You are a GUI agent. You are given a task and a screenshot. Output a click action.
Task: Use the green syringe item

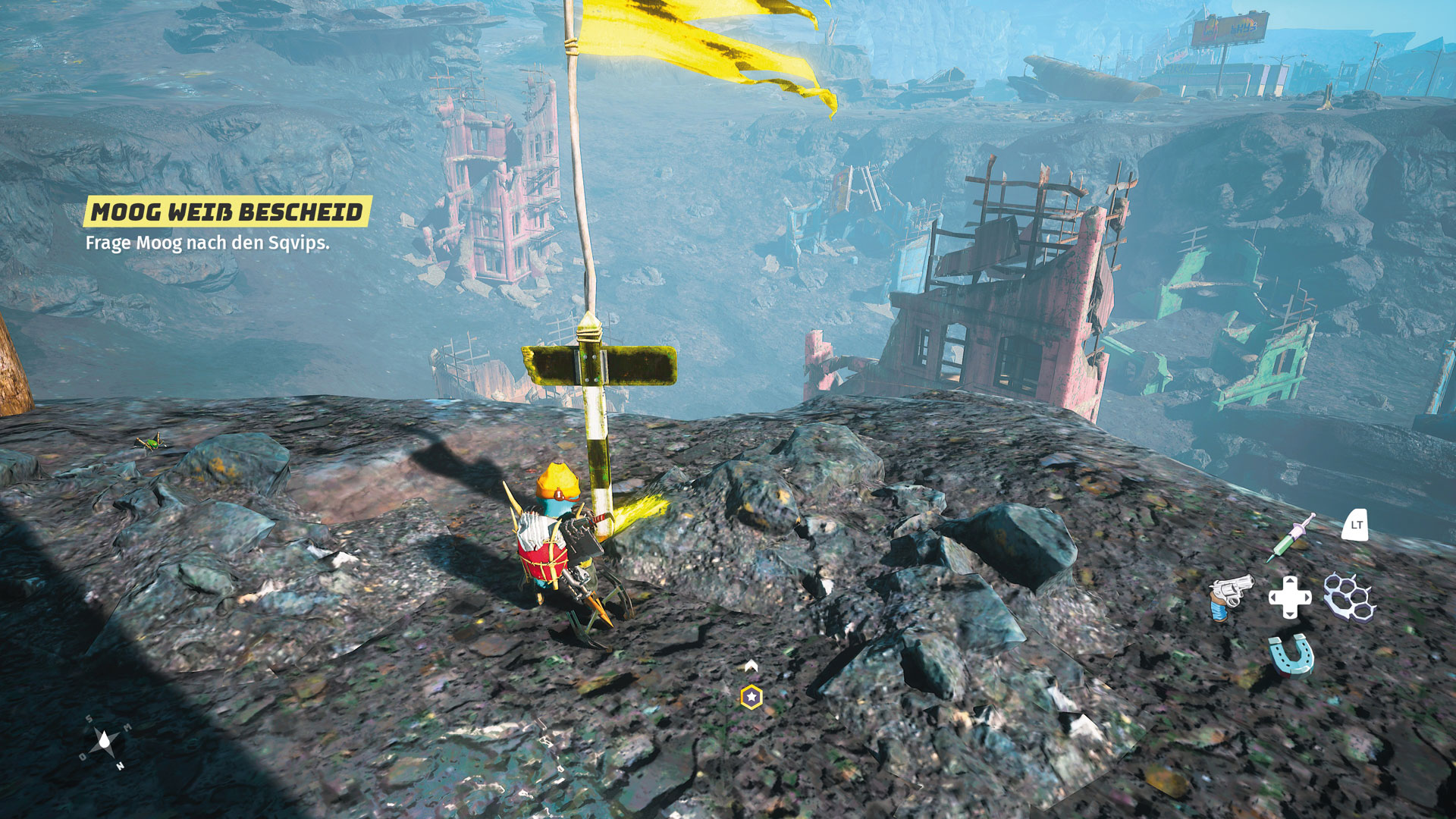coord(1290,538)
